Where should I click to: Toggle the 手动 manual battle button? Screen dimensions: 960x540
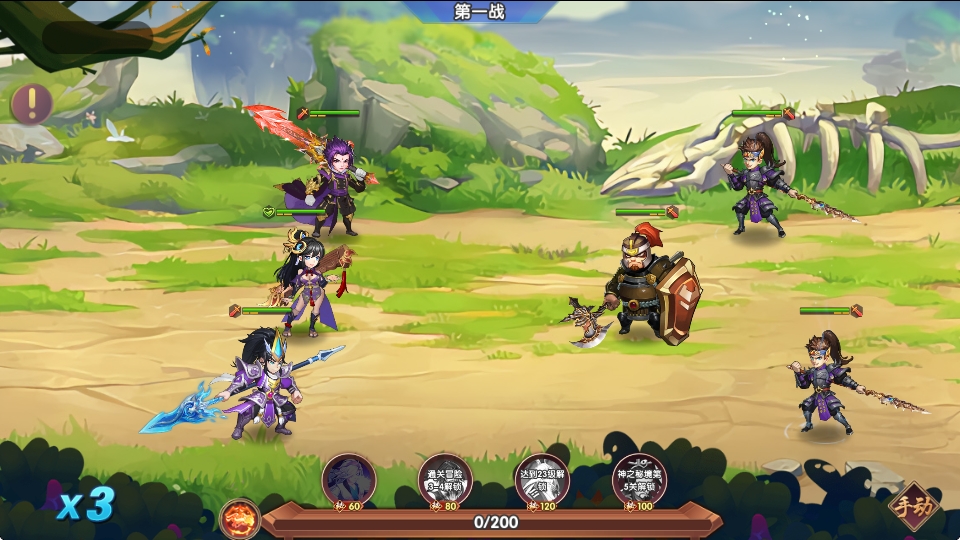point(913,506)
